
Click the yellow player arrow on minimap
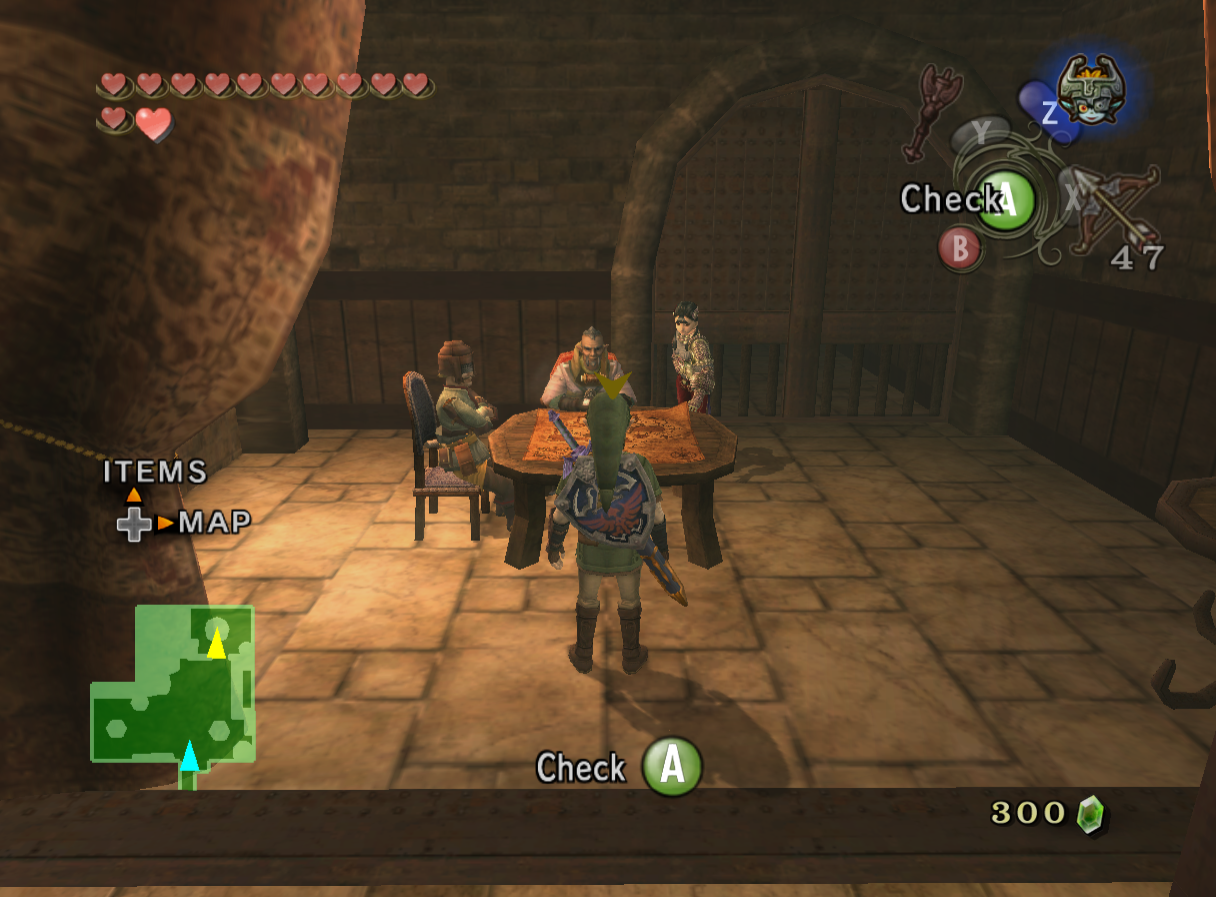[x=216, y=643]
